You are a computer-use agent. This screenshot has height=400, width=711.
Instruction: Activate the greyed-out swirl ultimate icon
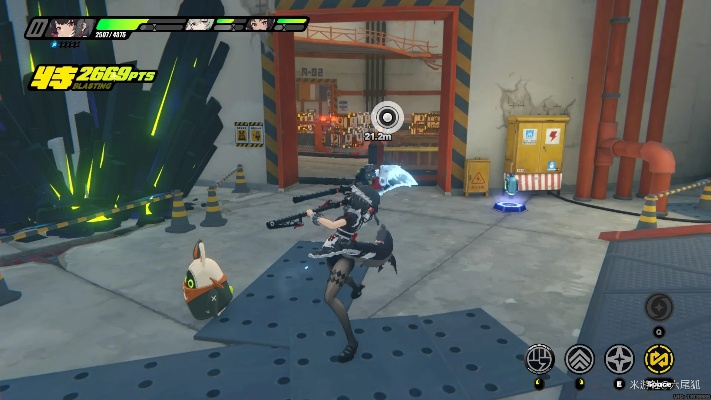tap(659, 308)
